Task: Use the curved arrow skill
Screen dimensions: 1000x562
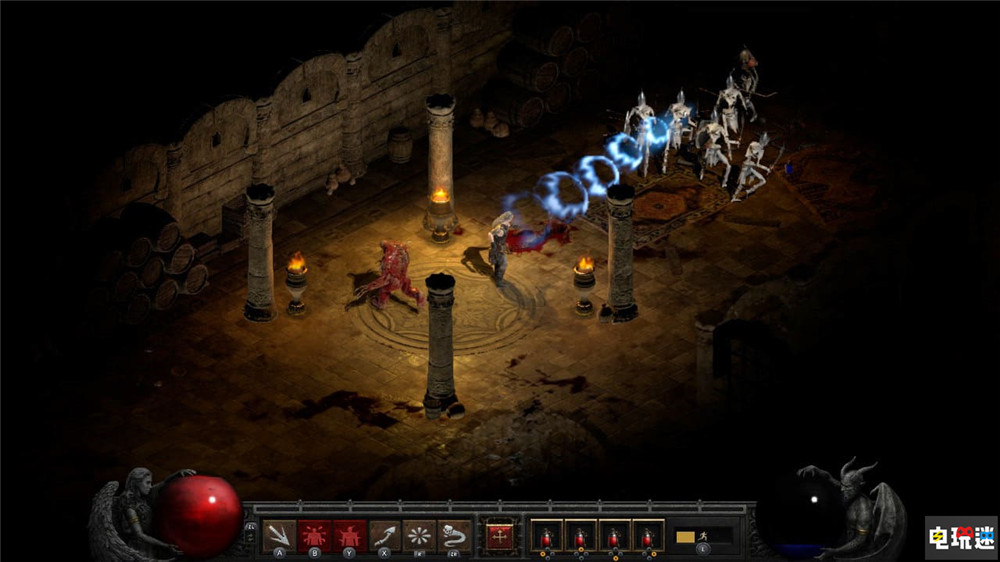Action: [385, 536]
